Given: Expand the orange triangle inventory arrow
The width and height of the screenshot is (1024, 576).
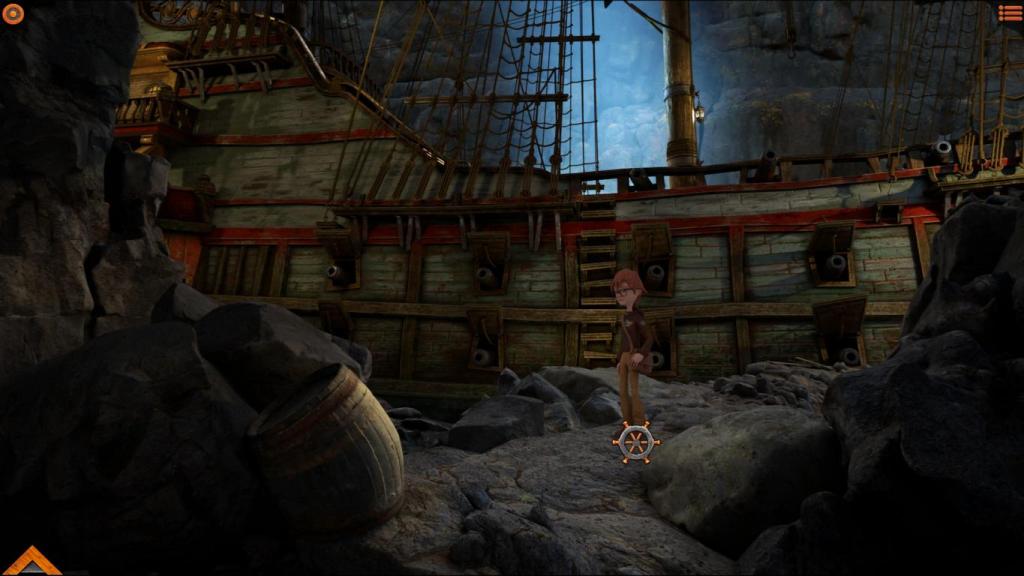Looking at the screenshot, I should (31, 563).
